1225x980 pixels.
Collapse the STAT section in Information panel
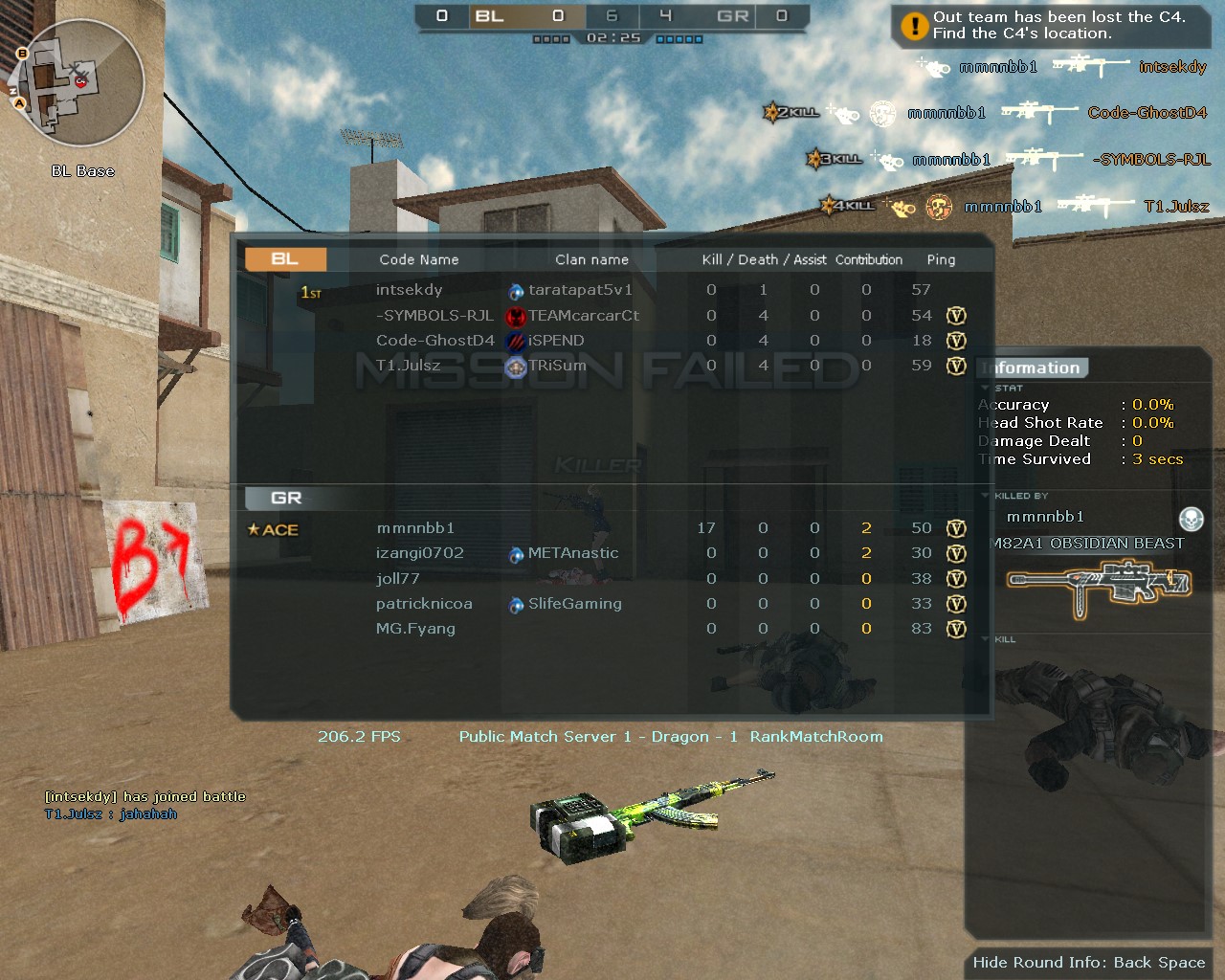coord(985,387)
